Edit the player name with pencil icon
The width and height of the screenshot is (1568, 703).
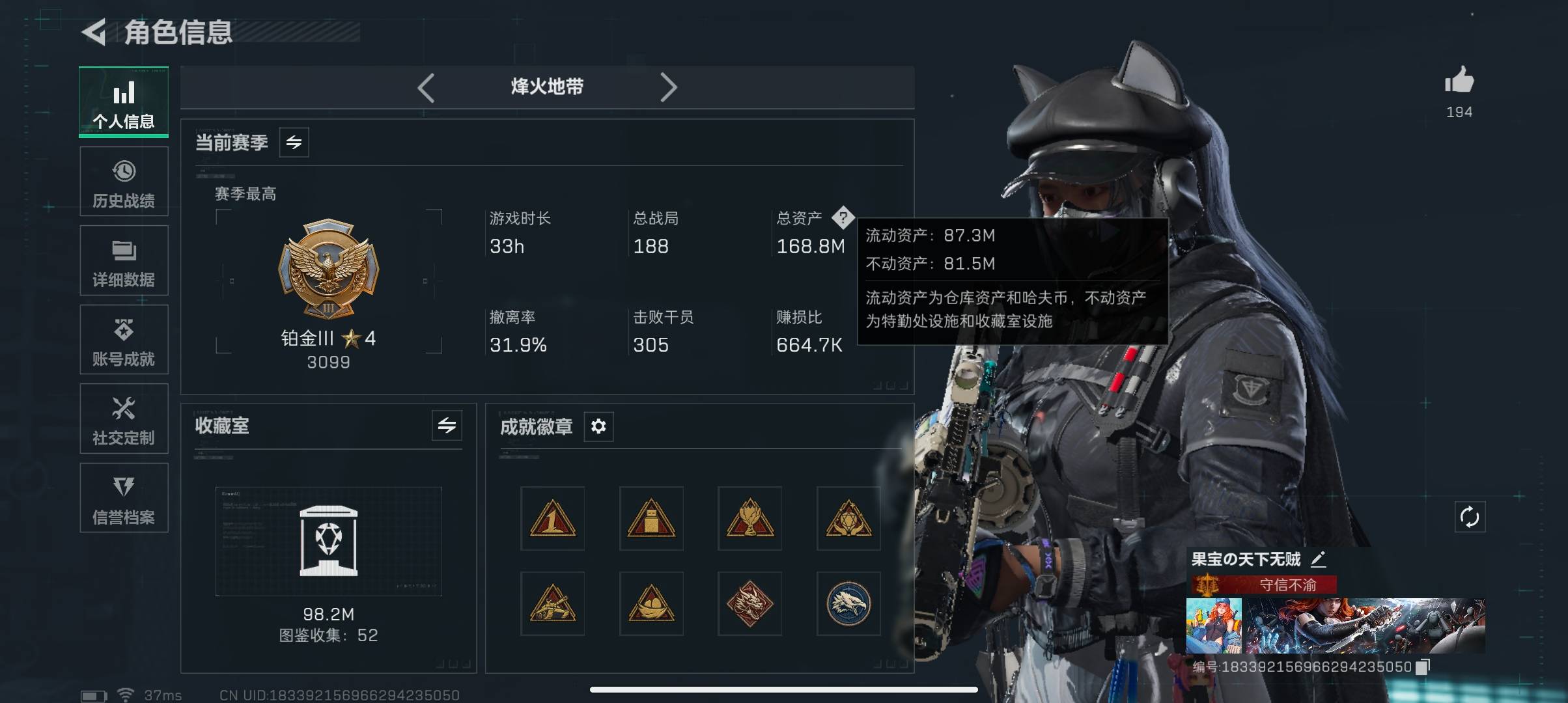point(1318,558)
